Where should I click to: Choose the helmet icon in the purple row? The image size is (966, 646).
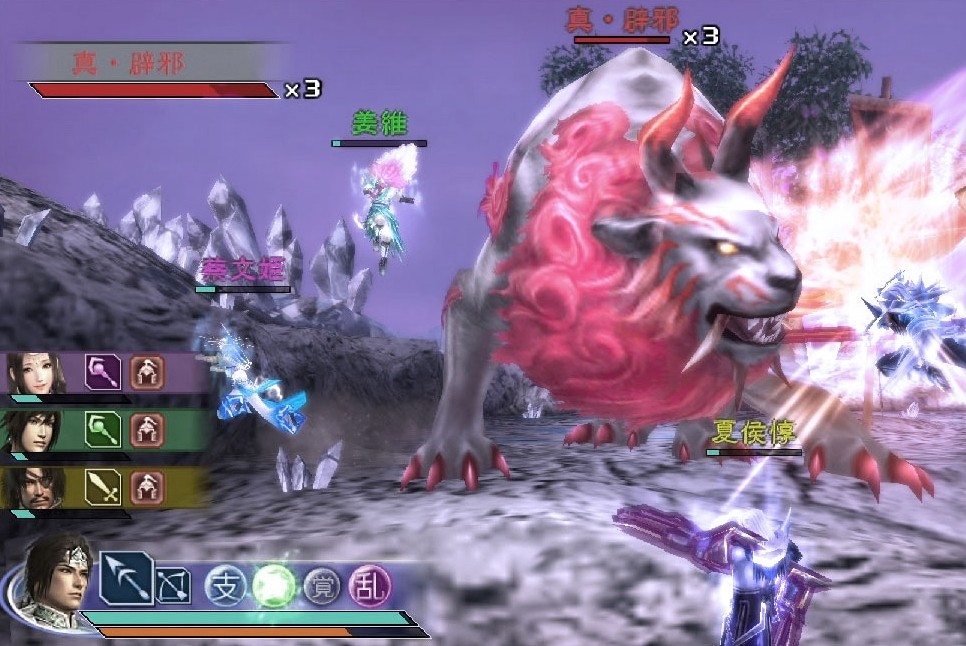point(147,373)
